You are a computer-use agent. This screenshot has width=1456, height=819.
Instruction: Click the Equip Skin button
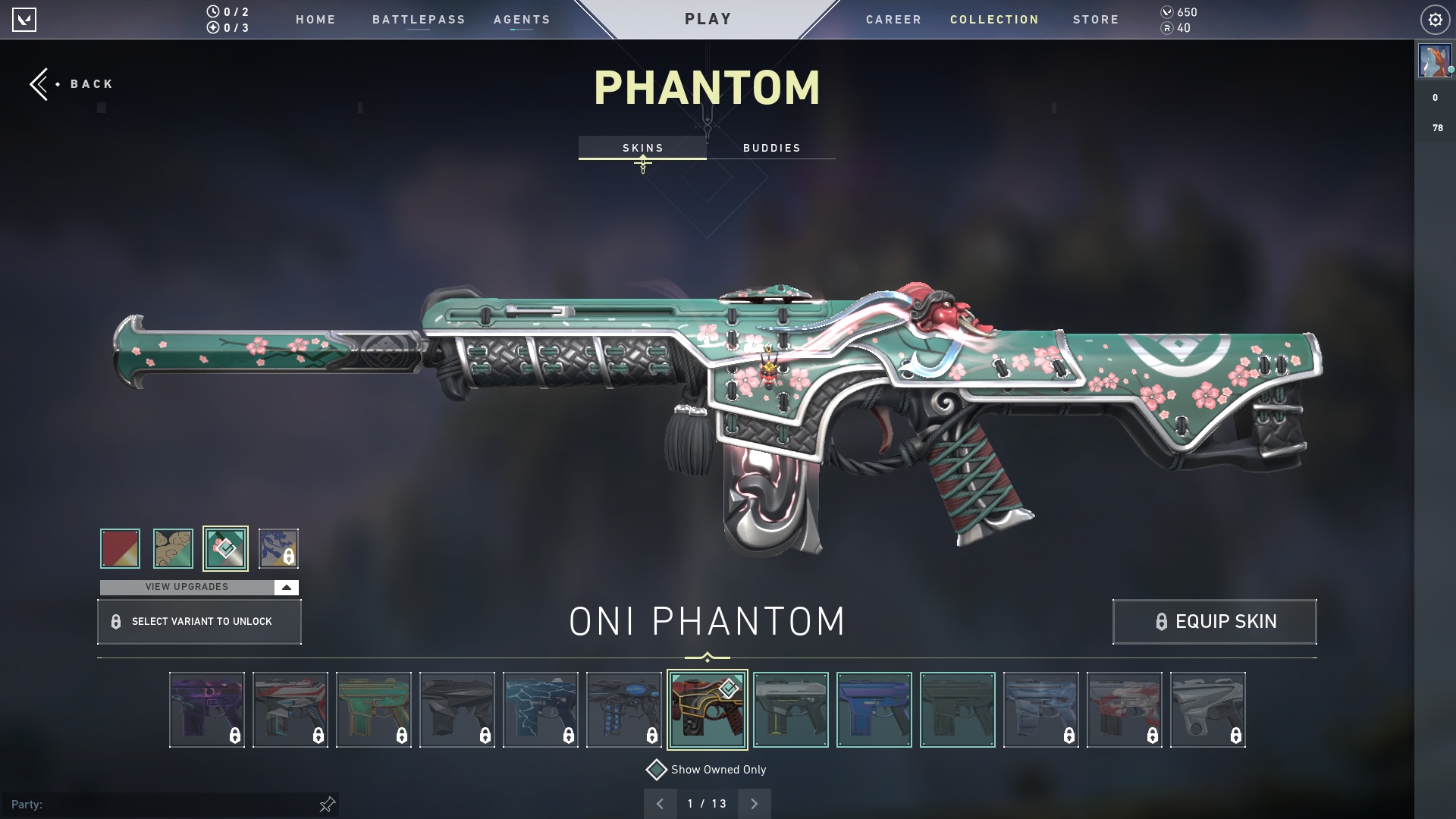1214,622
